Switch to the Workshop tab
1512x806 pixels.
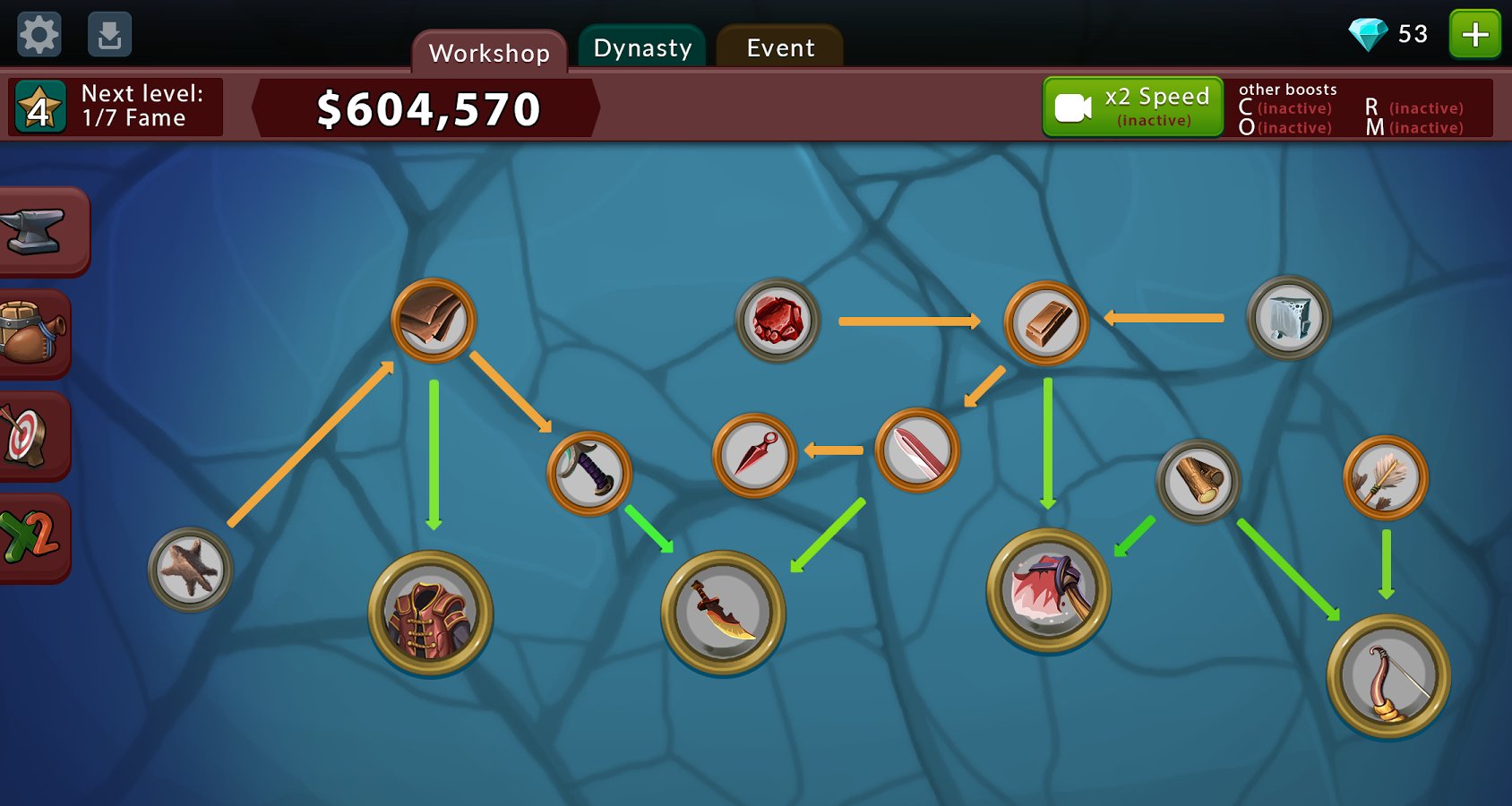coord(489,52)
